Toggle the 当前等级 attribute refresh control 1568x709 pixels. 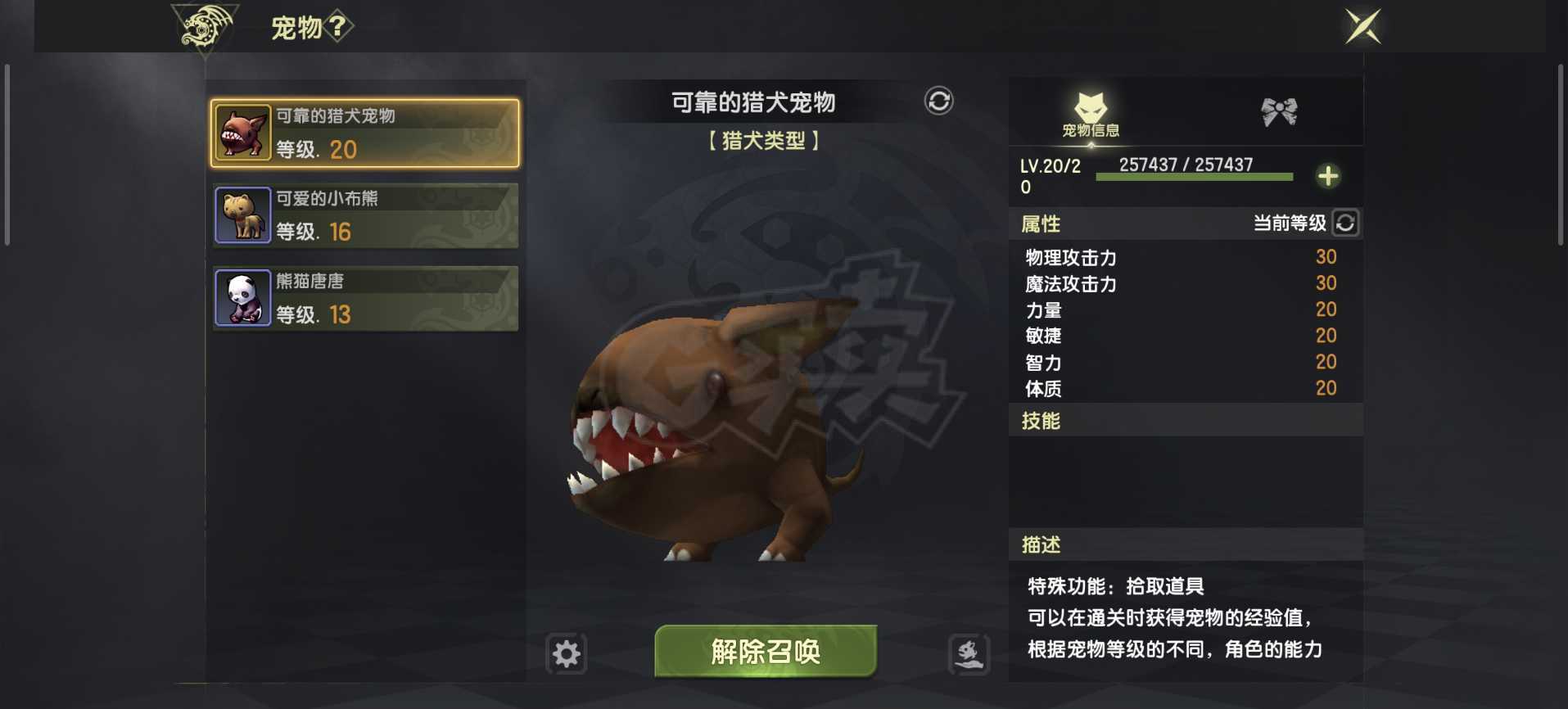[1346, 223]
